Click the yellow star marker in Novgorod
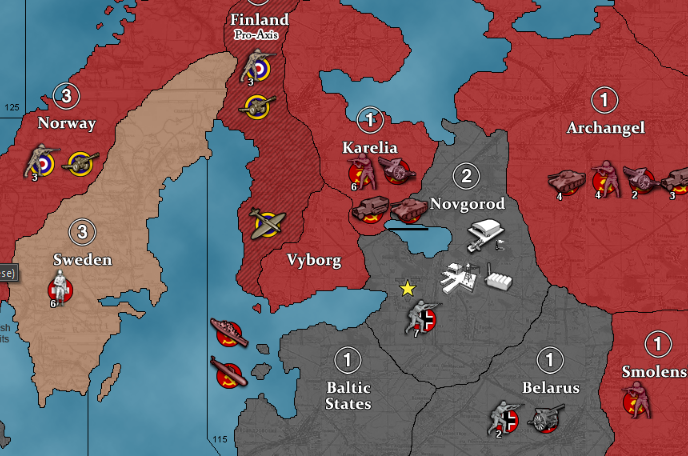Viewport: 688px width, 456px height. point(407,289)
